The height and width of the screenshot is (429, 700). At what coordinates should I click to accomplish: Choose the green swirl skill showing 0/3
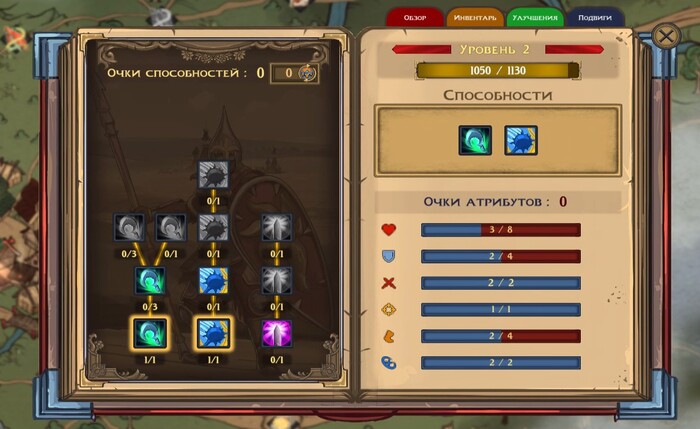[148, 281]
